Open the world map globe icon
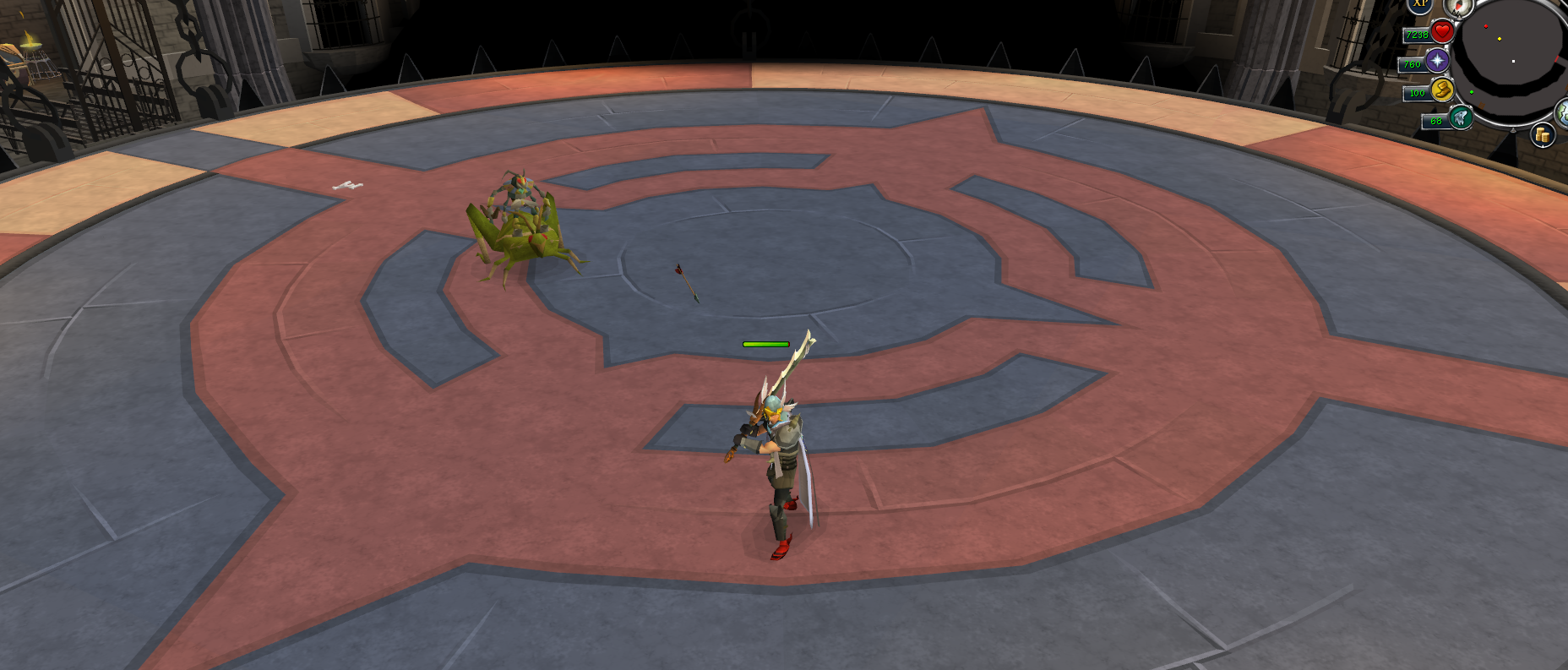This screenshot has height=670, width=1568. click(1562, 112)
